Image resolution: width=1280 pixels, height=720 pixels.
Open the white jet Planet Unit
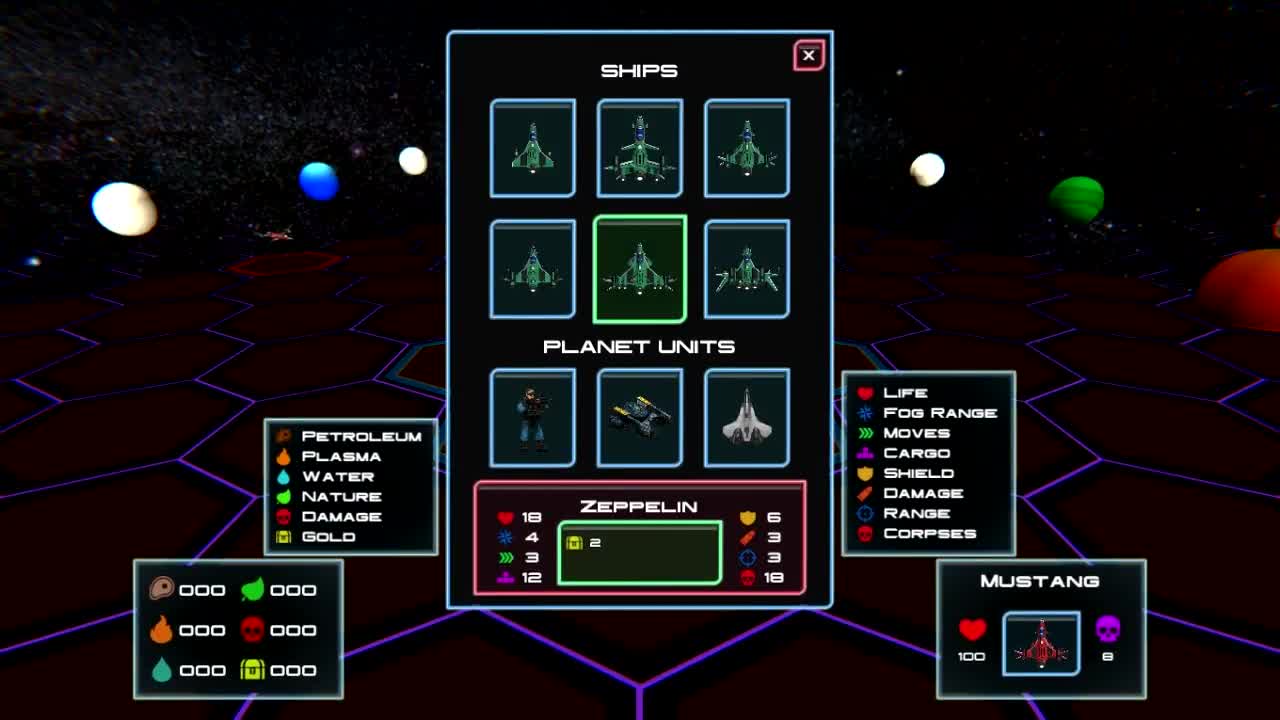tap(747, 418)
